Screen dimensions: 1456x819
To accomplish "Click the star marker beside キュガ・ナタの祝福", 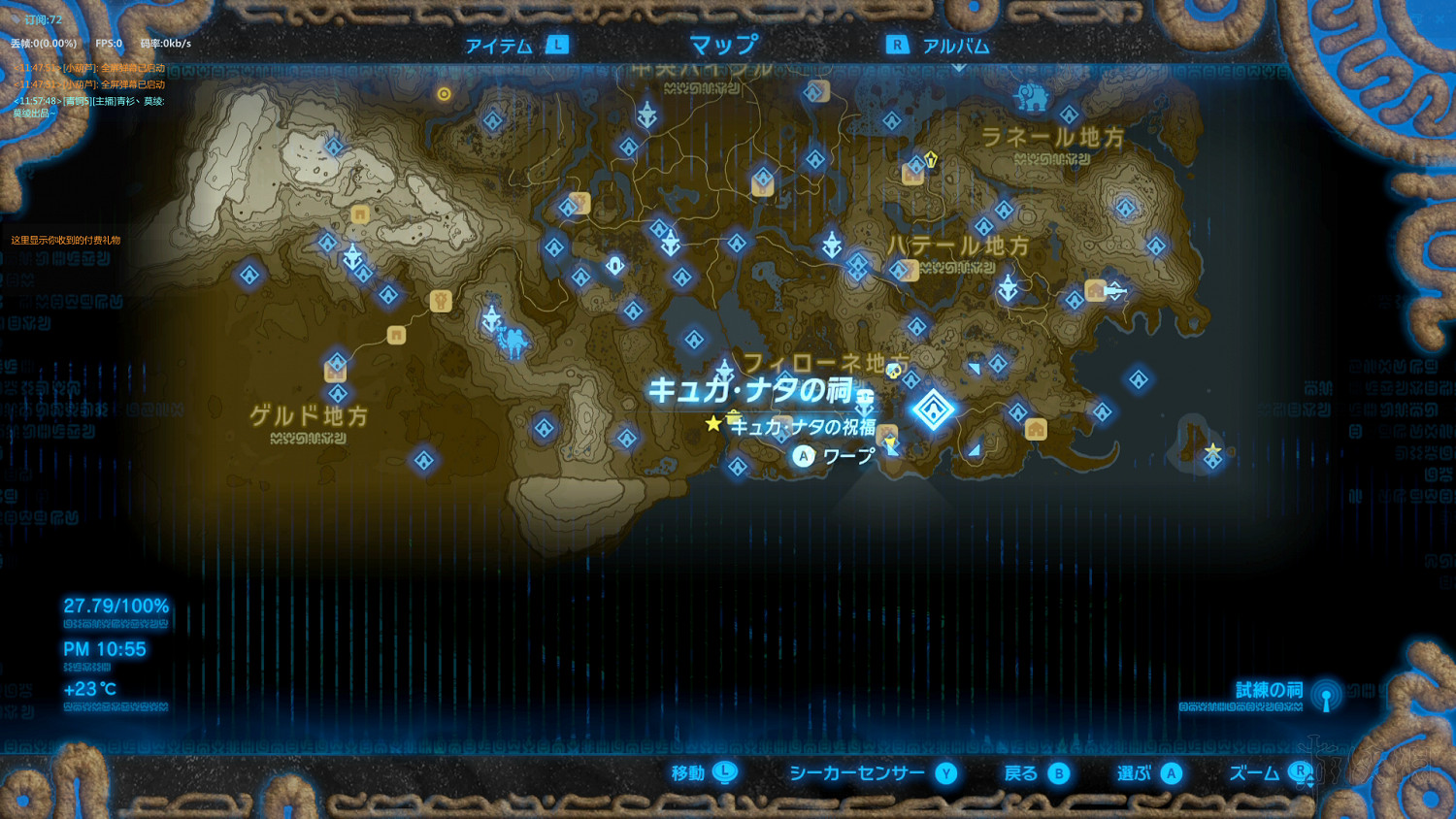I will (x=712, y=422).
